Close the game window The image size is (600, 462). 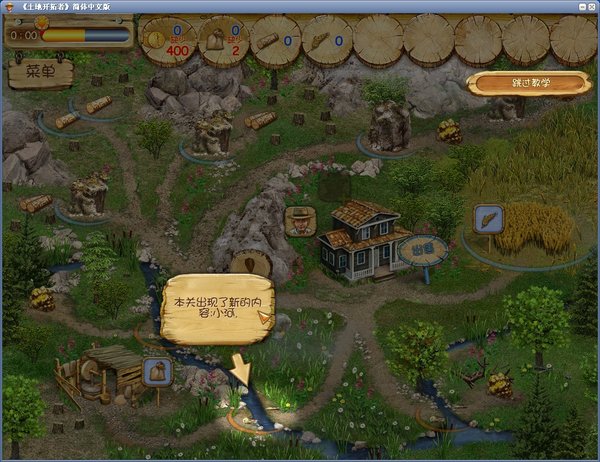point(589,6)
